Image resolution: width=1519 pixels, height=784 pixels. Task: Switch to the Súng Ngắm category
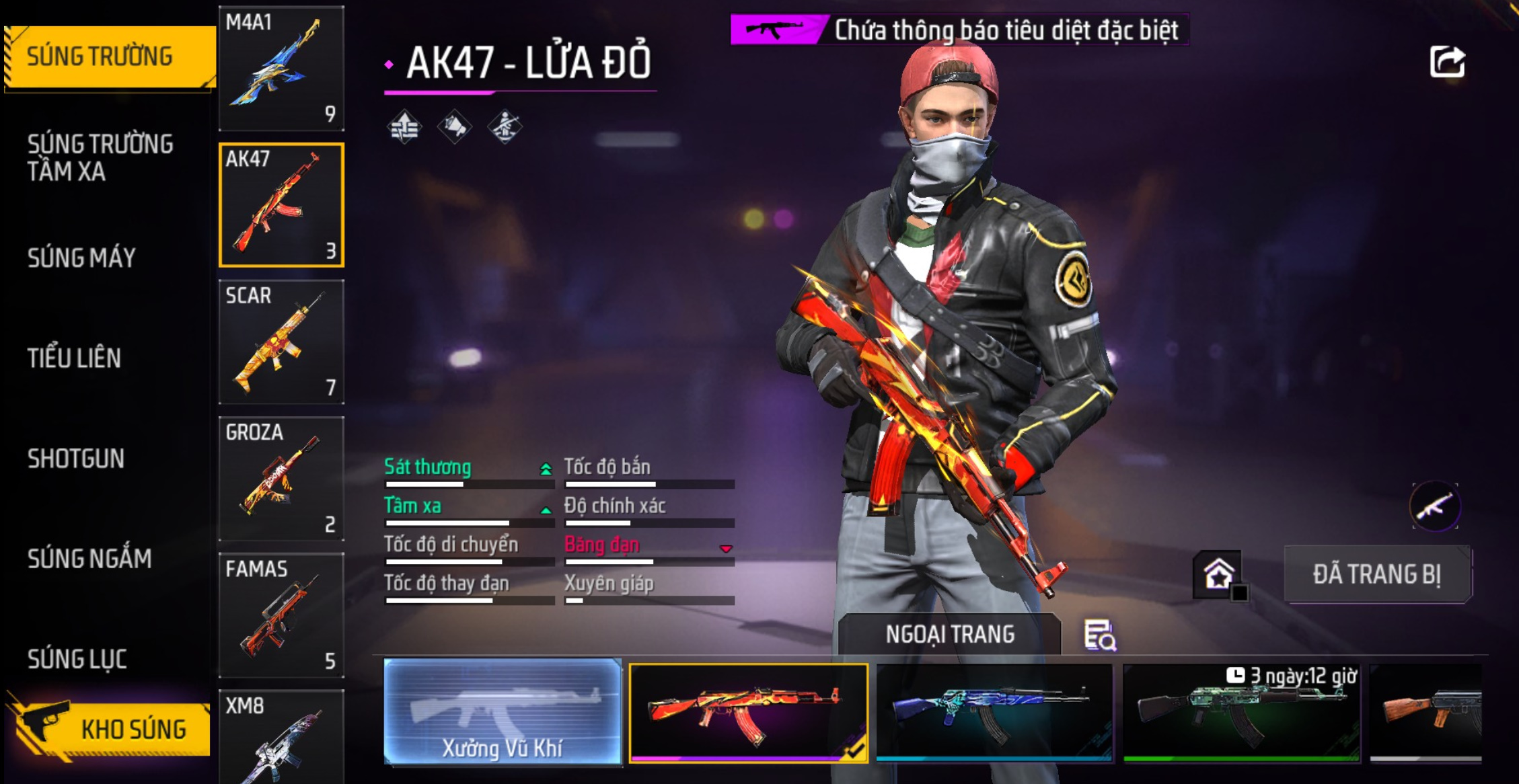click(x=89, y=559)
